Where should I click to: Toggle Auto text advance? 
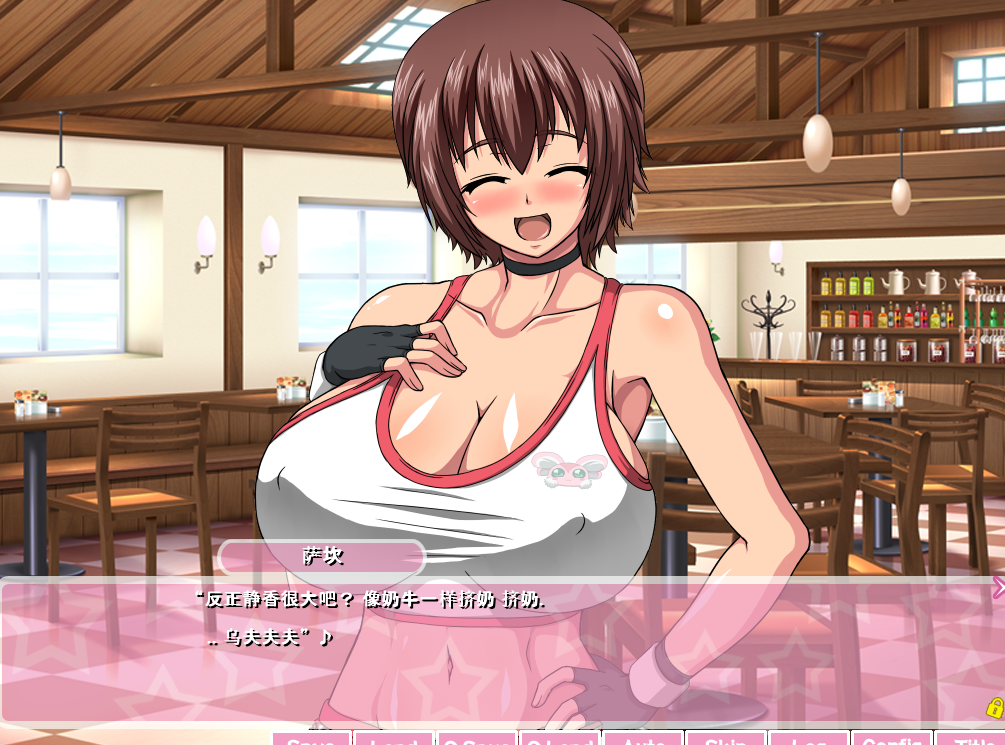point(643,739)
